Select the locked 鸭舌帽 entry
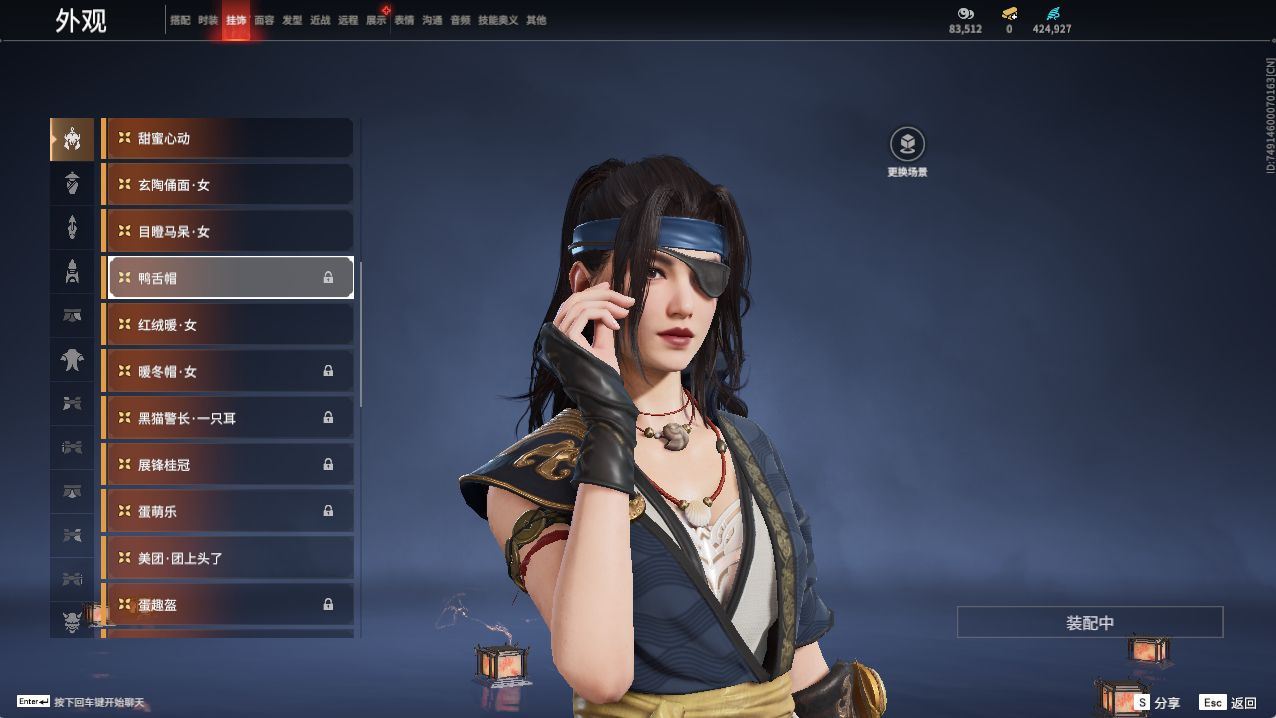The width and height of the screenshot is (1276, 718). [229, 278]
